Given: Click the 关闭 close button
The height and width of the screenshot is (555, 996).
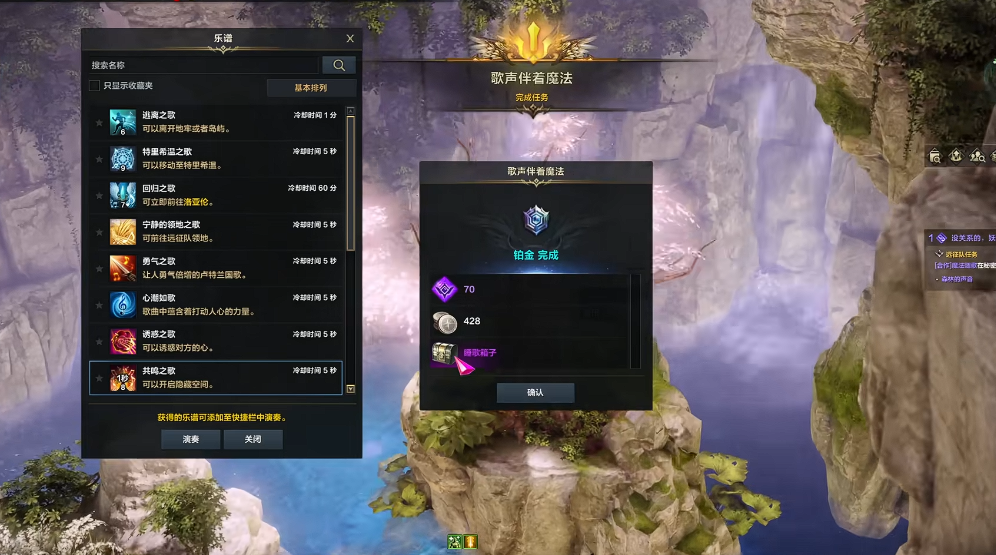Looking at the screenshot, I should click(x=252, y=439).
